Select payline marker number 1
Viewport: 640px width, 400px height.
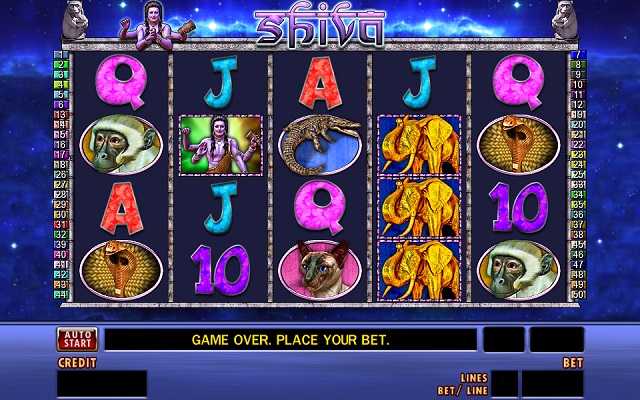point(59,54)
